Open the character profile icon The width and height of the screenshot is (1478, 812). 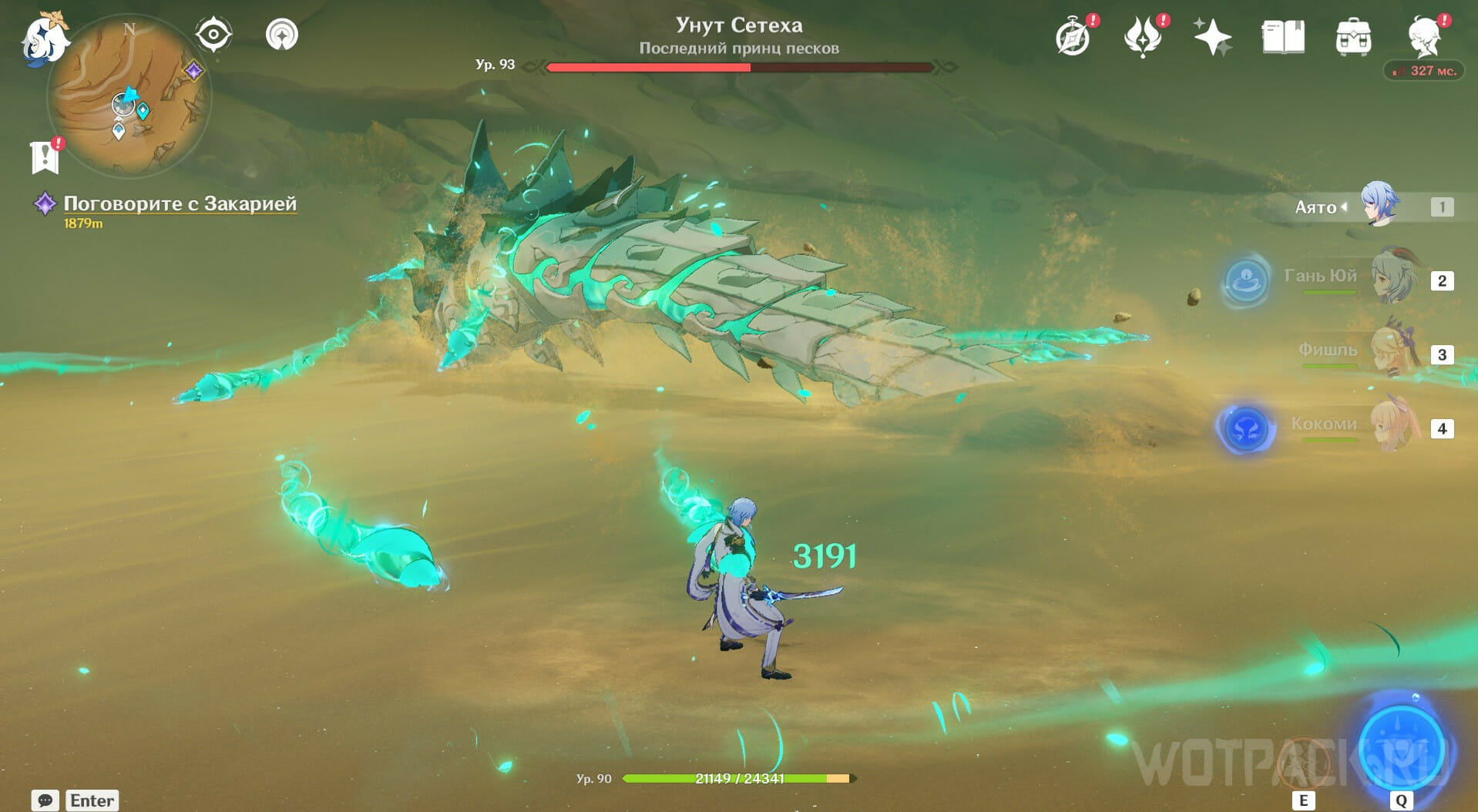click(1424, 37)
